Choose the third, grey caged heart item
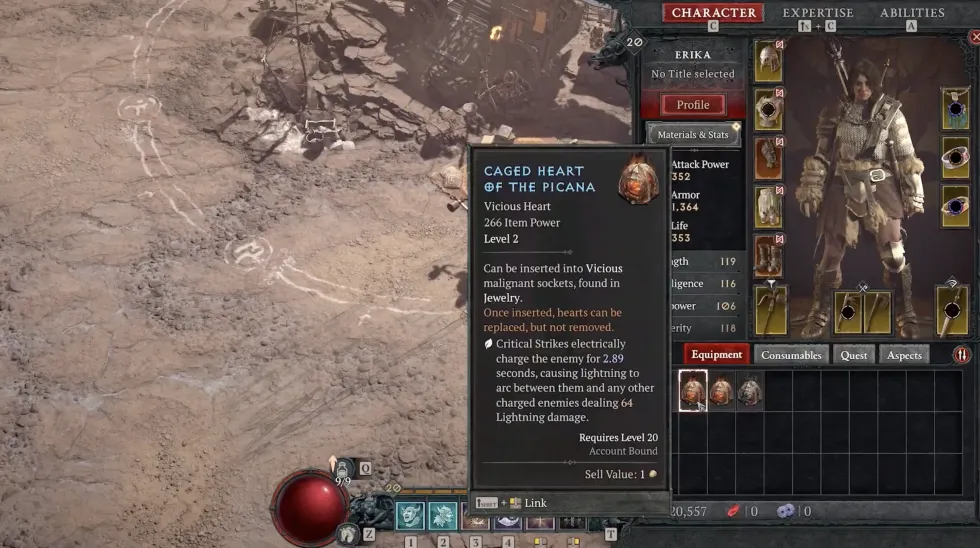 click(749, 391)
